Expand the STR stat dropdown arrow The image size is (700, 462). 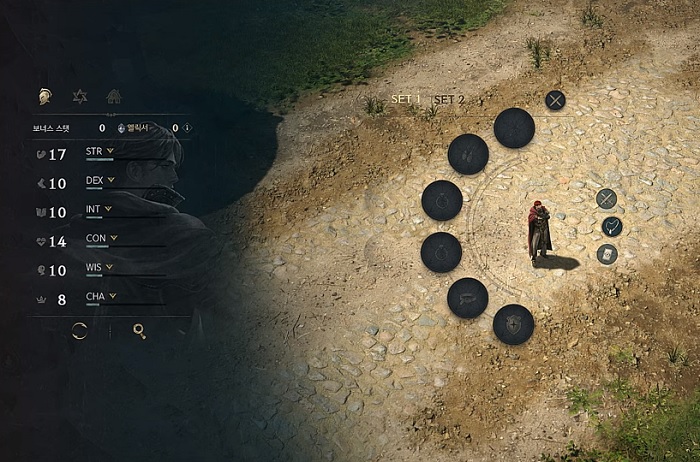[109, 152]
